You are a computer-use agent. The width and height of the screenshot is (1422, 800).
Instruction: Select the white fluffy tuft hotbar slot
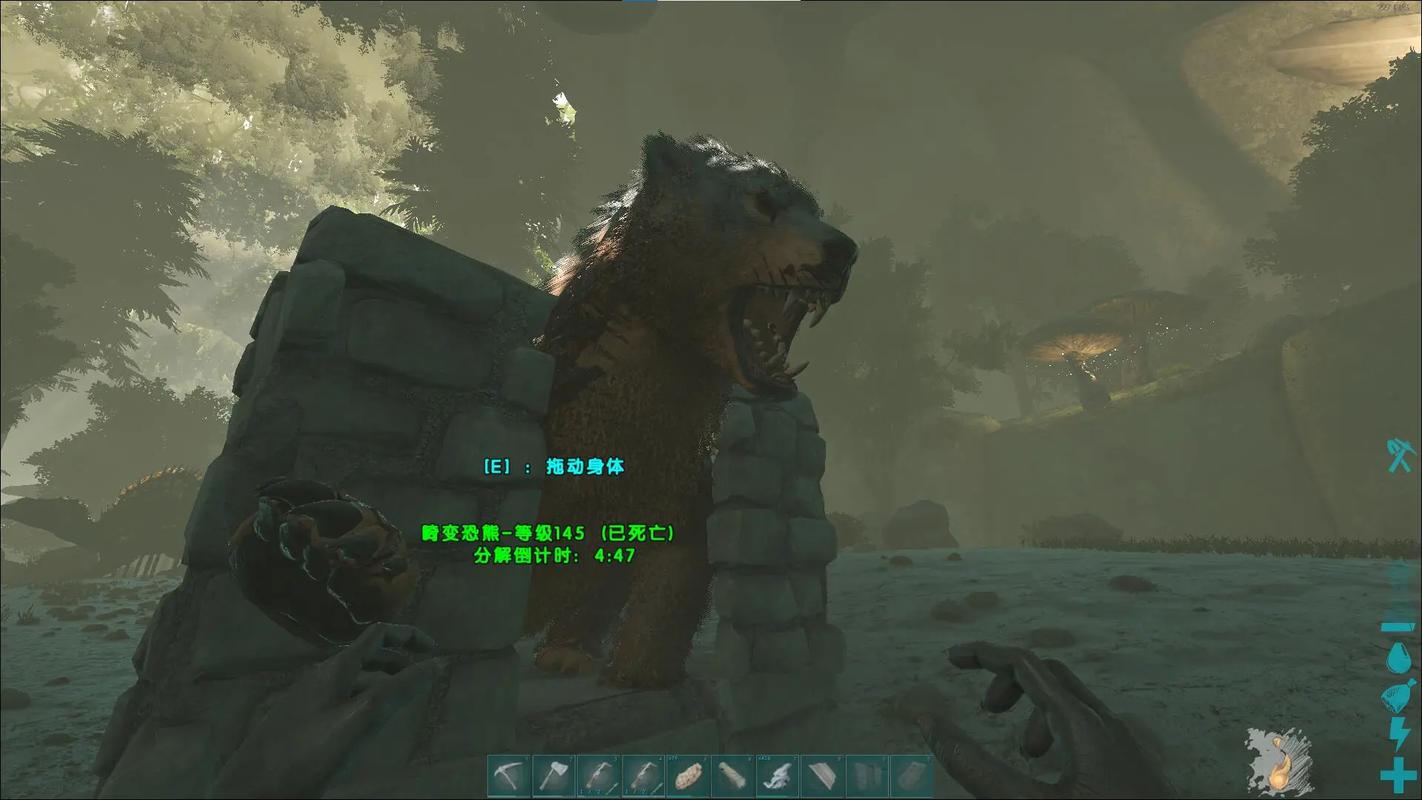(779, 776)
